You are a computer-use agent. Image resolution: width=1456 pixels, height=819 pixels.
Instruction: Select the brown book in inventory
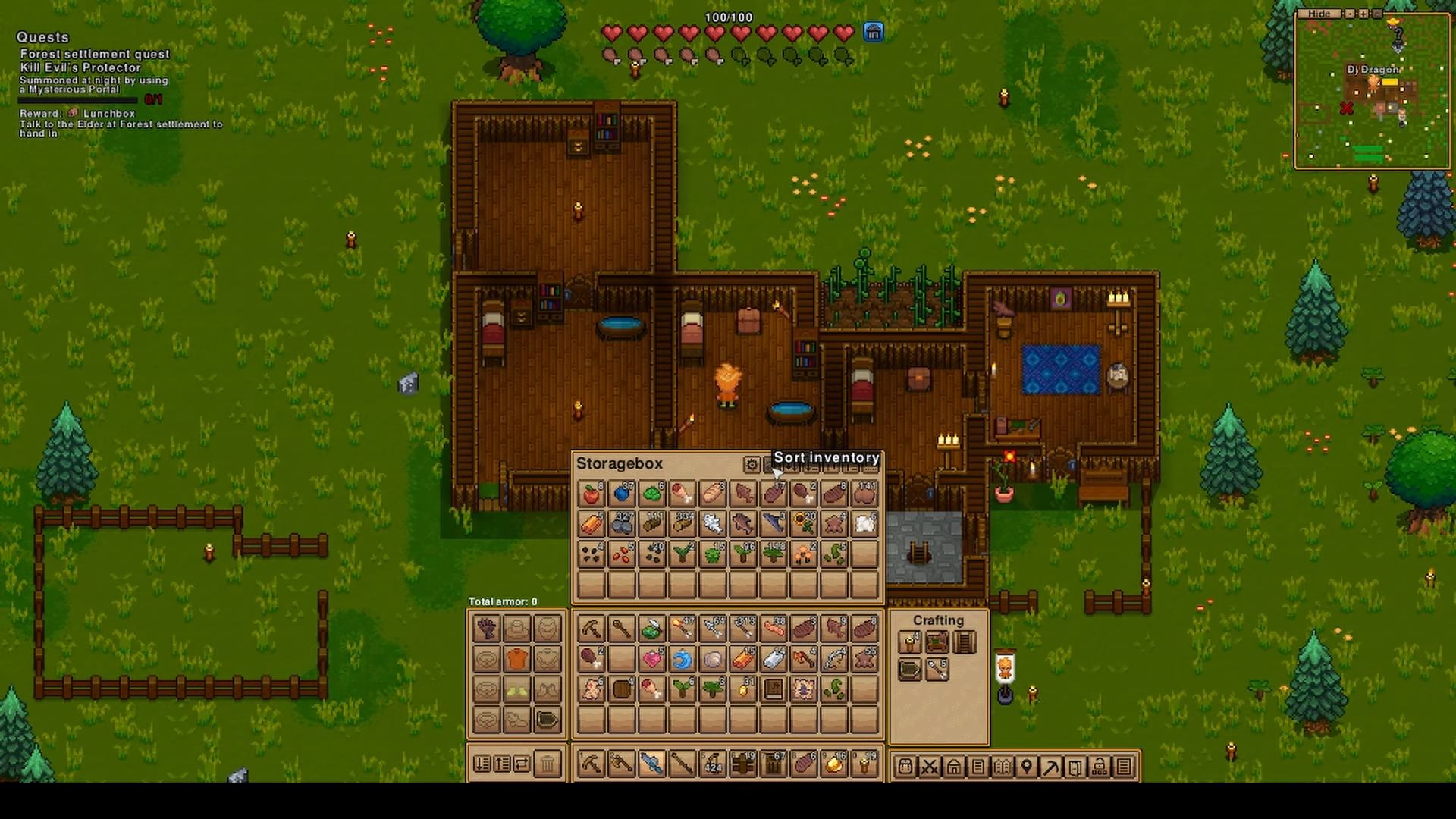[x=773, y=689]
